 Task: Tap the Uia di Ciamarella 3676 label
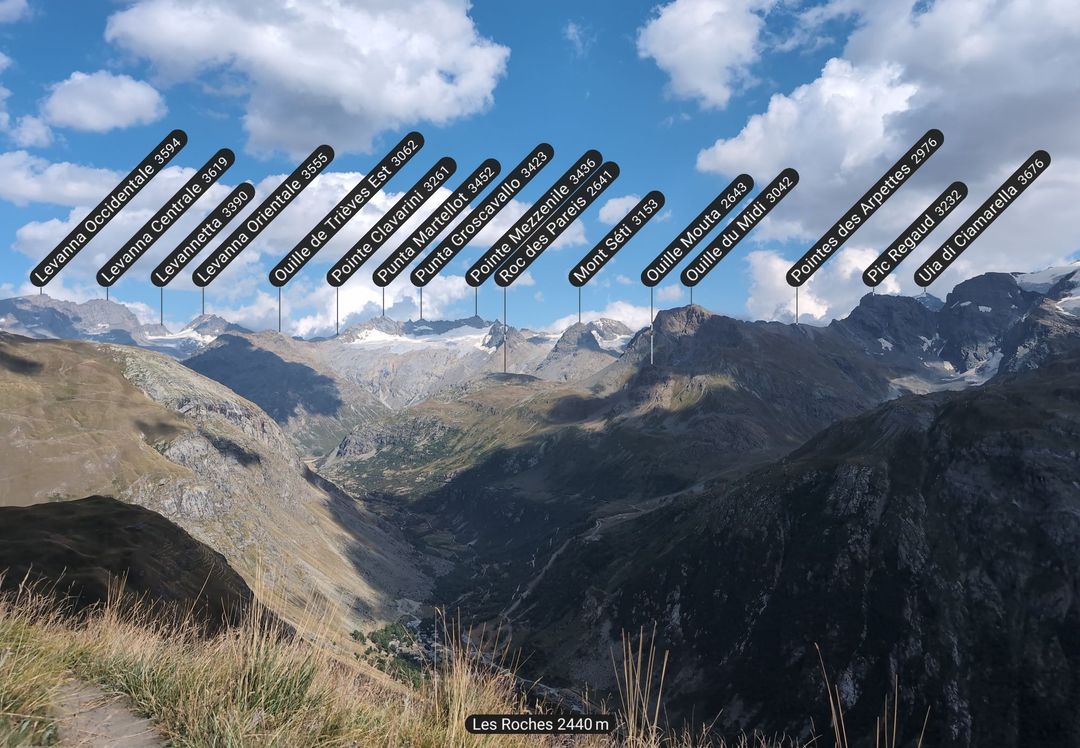click(982, 218)
